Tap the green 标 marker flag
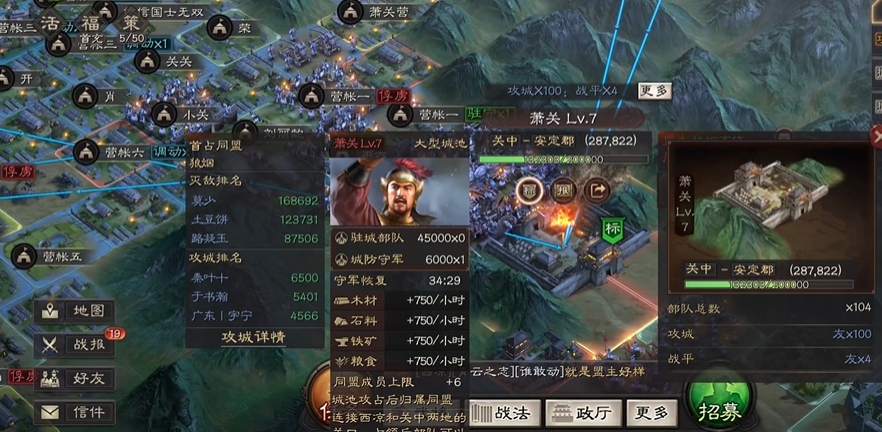The image size is (882, 432). click(x=612, y=229)
